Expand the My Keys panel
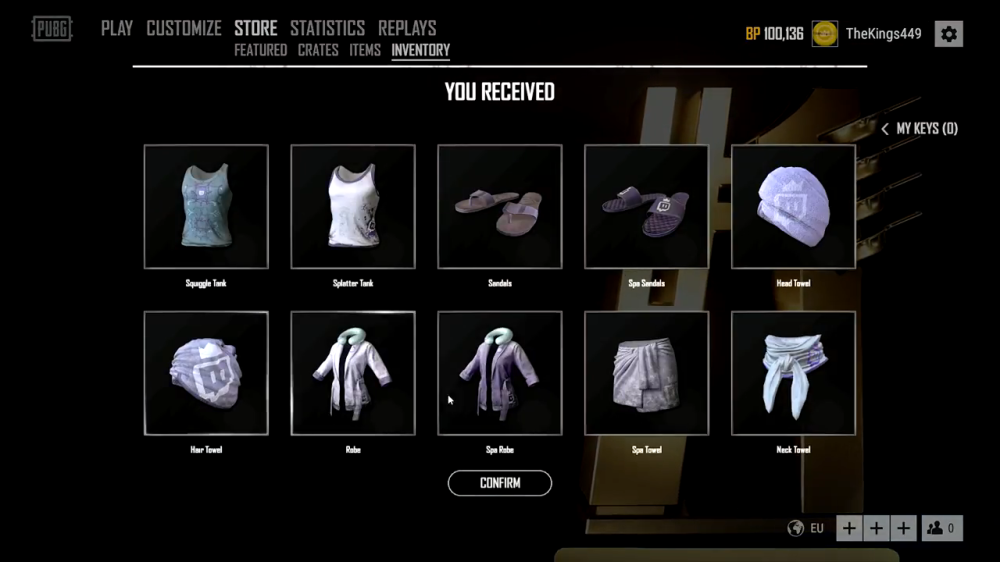This screenshot has height=562, width=1000. [x=920, y=129]
